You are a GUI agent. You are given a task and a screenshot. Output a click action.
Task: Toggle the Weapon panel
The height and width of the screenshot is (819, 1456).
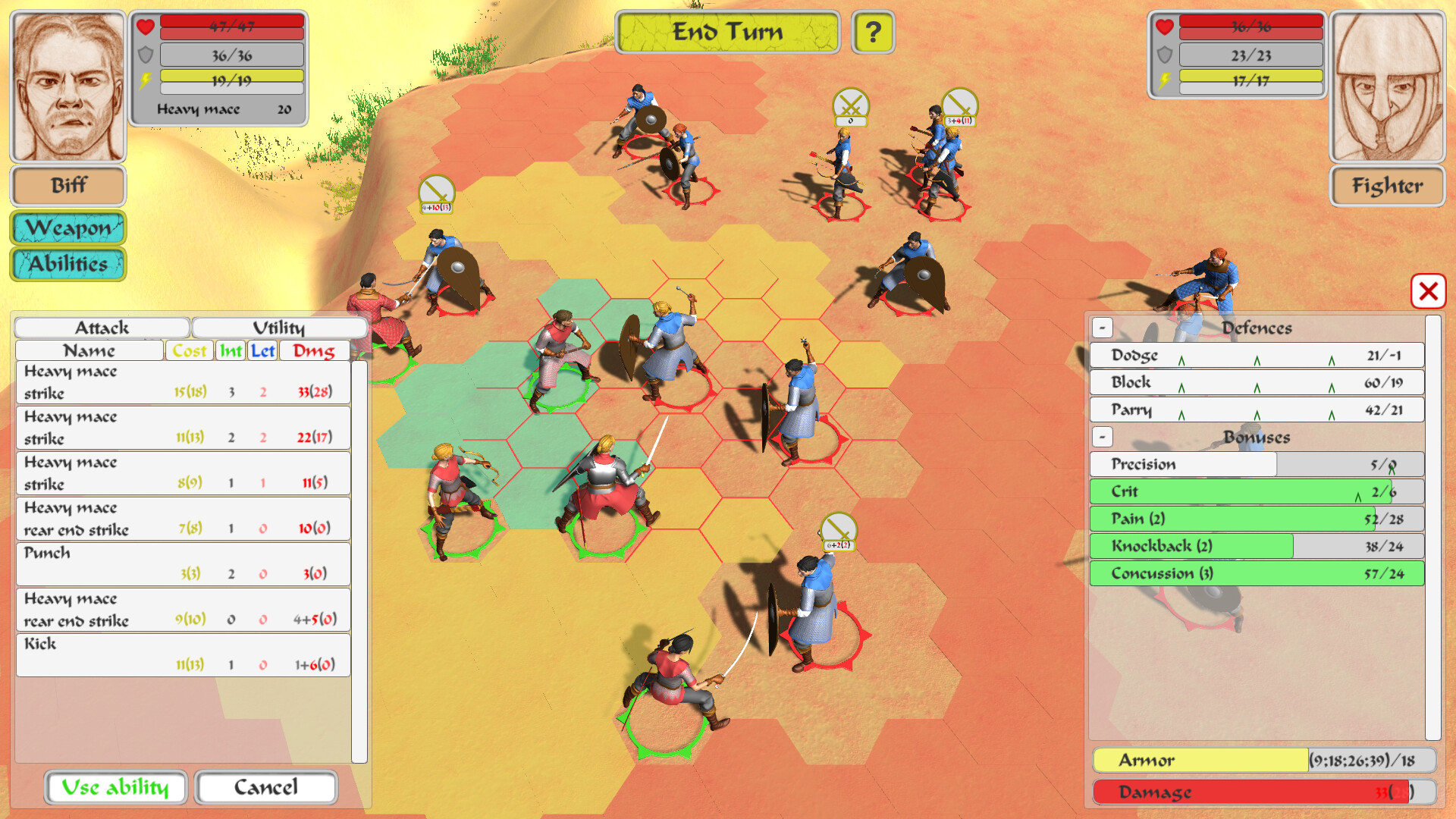point(67,227)
